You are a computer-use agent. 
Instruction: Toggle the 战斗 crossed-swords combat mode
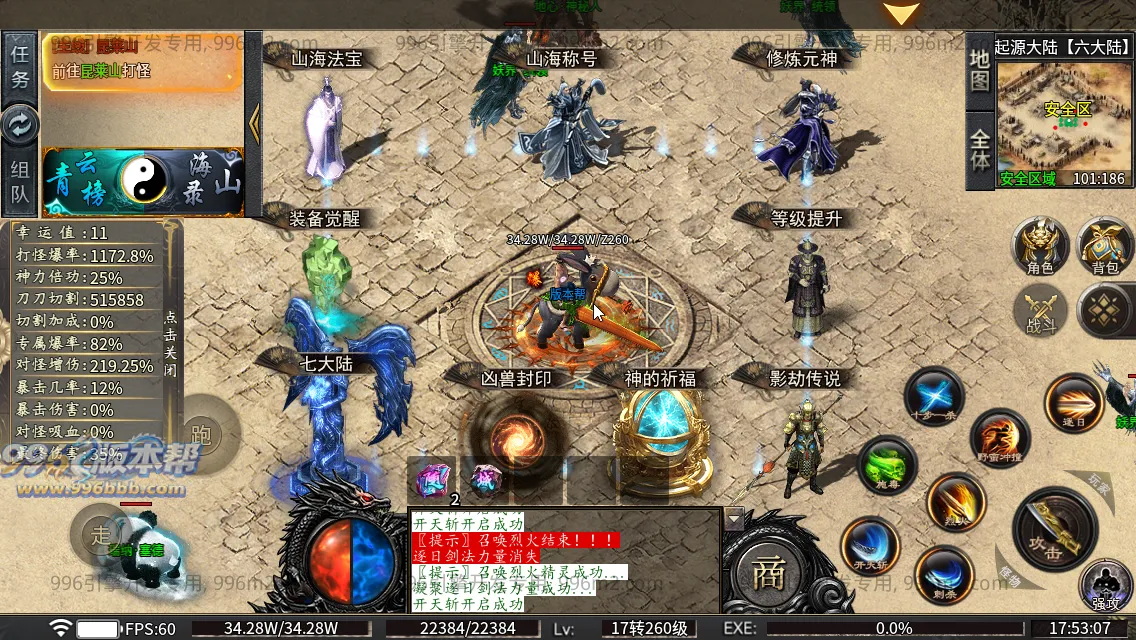point(1041,310)
